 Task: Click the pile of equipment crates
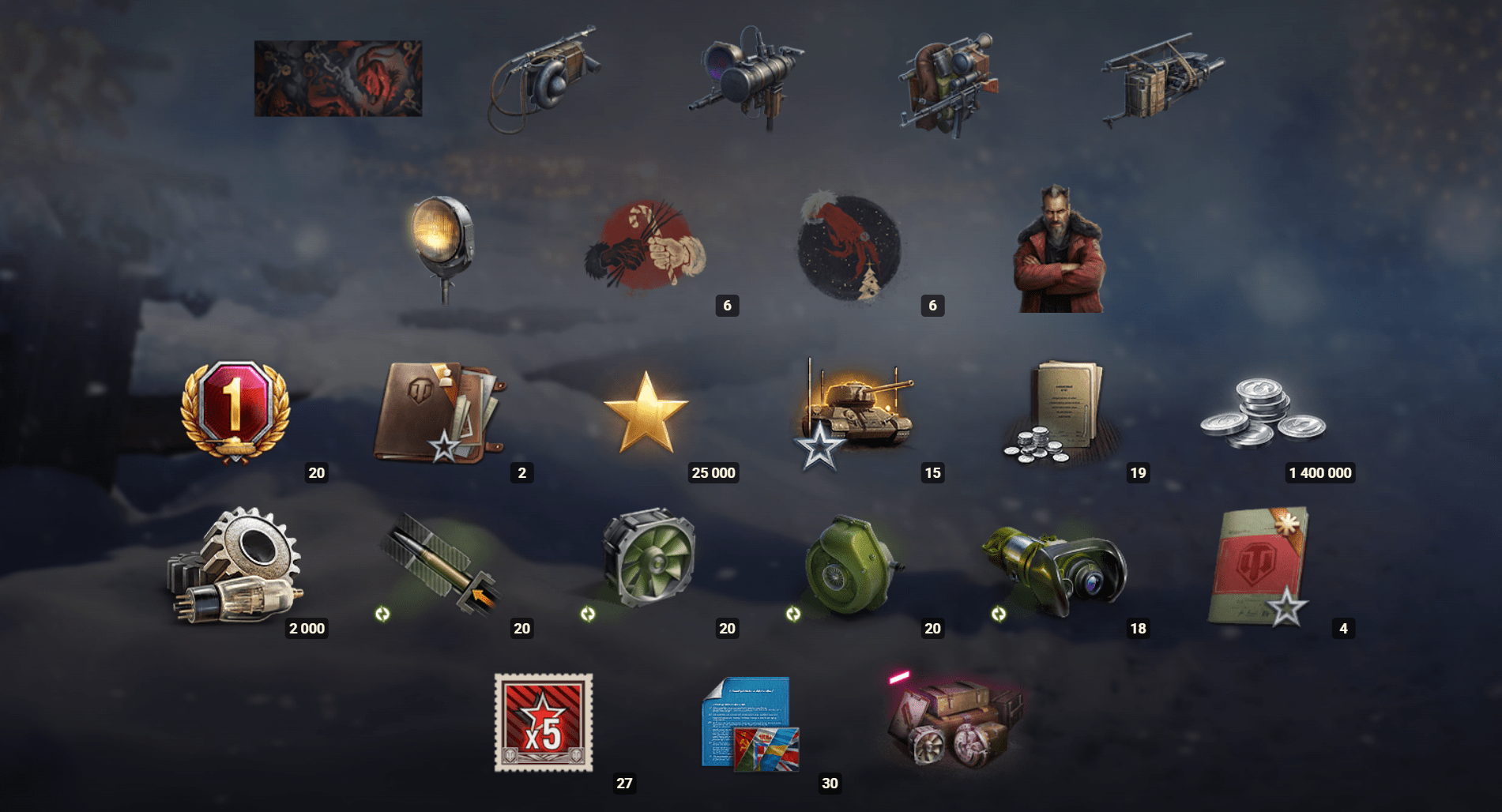click(x=954, y=723)
